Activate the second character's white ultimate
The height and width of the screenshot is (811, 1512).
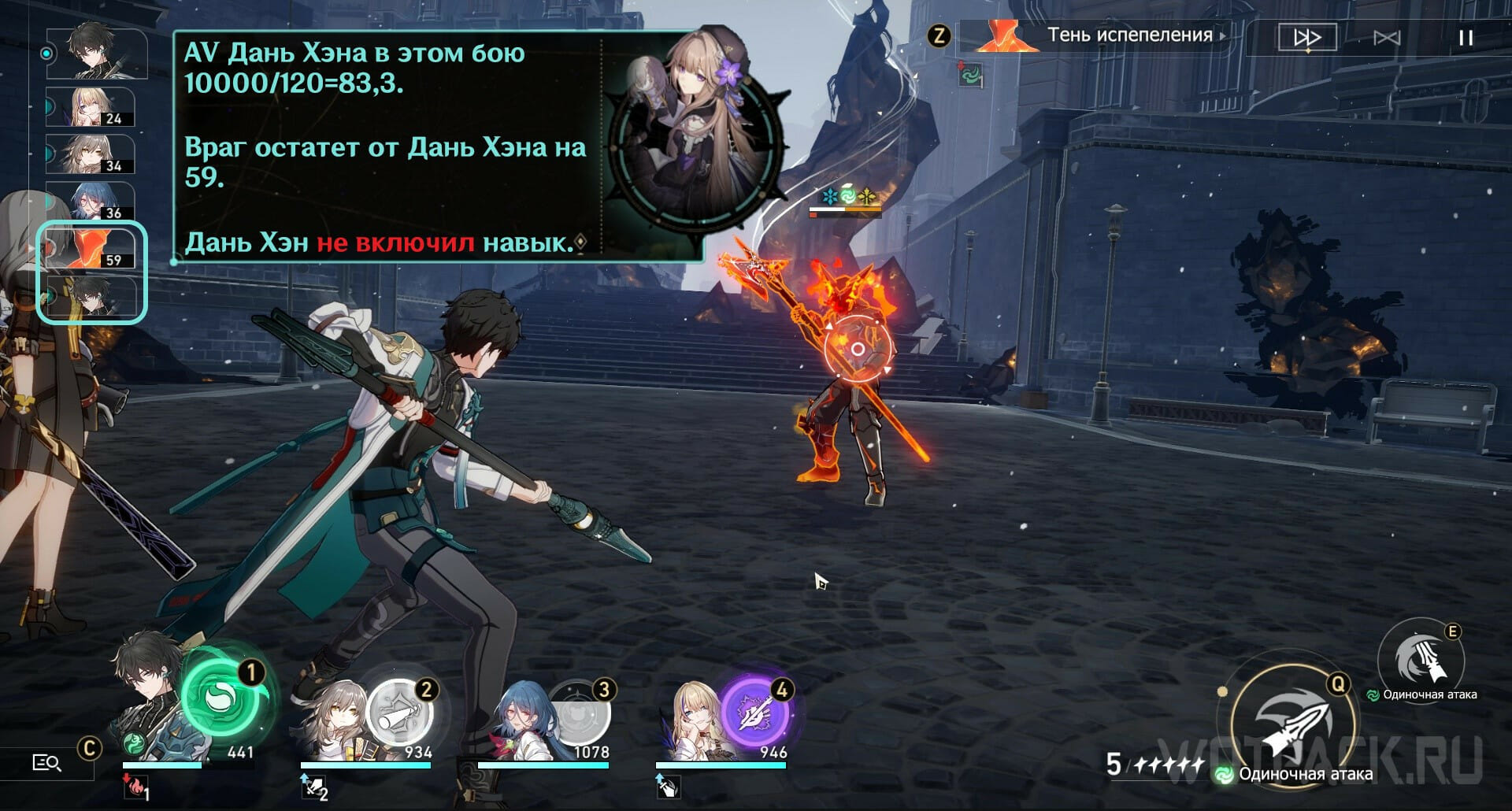(398, 713)
